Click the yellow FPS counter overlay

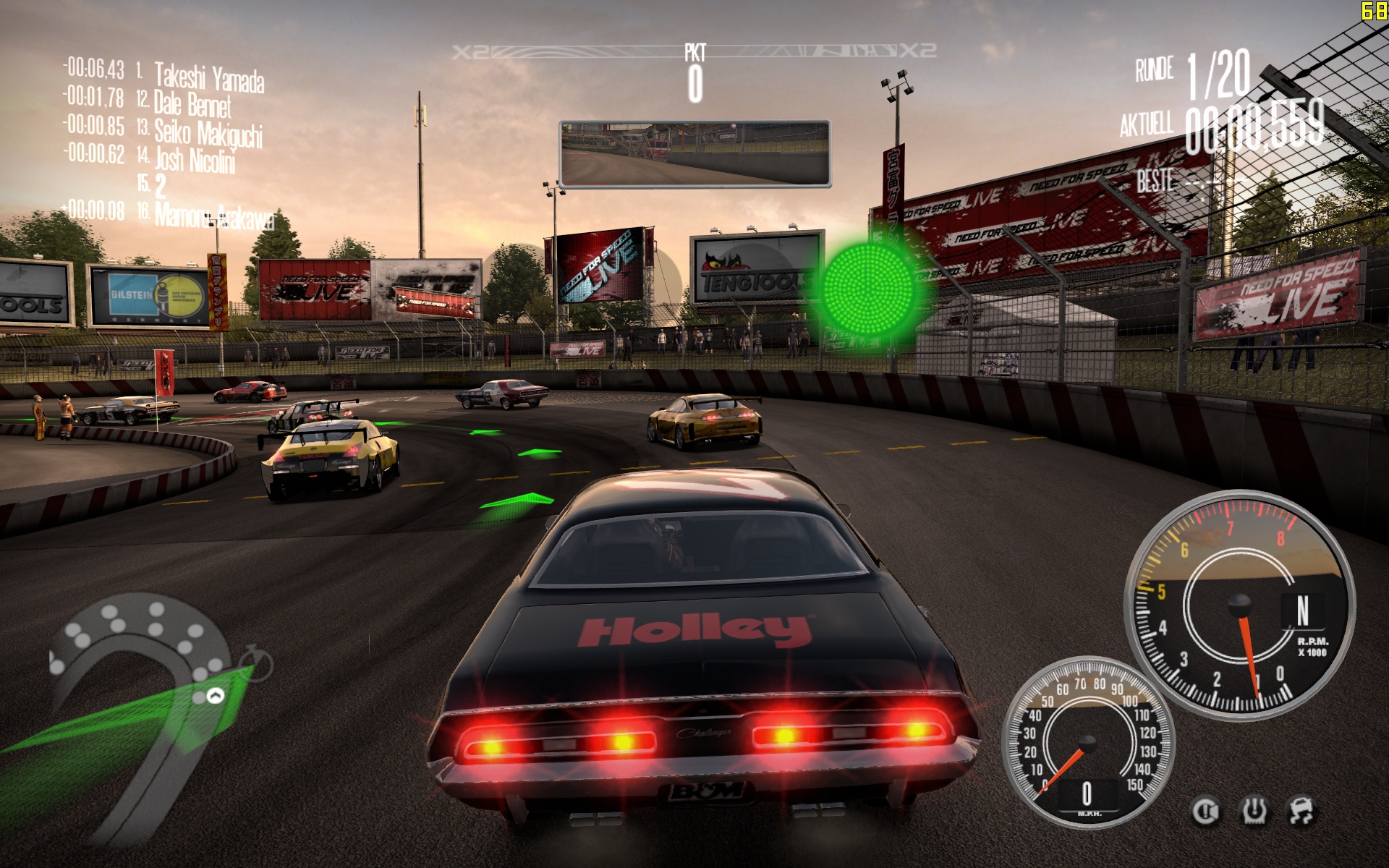(x=1374, y=10)
